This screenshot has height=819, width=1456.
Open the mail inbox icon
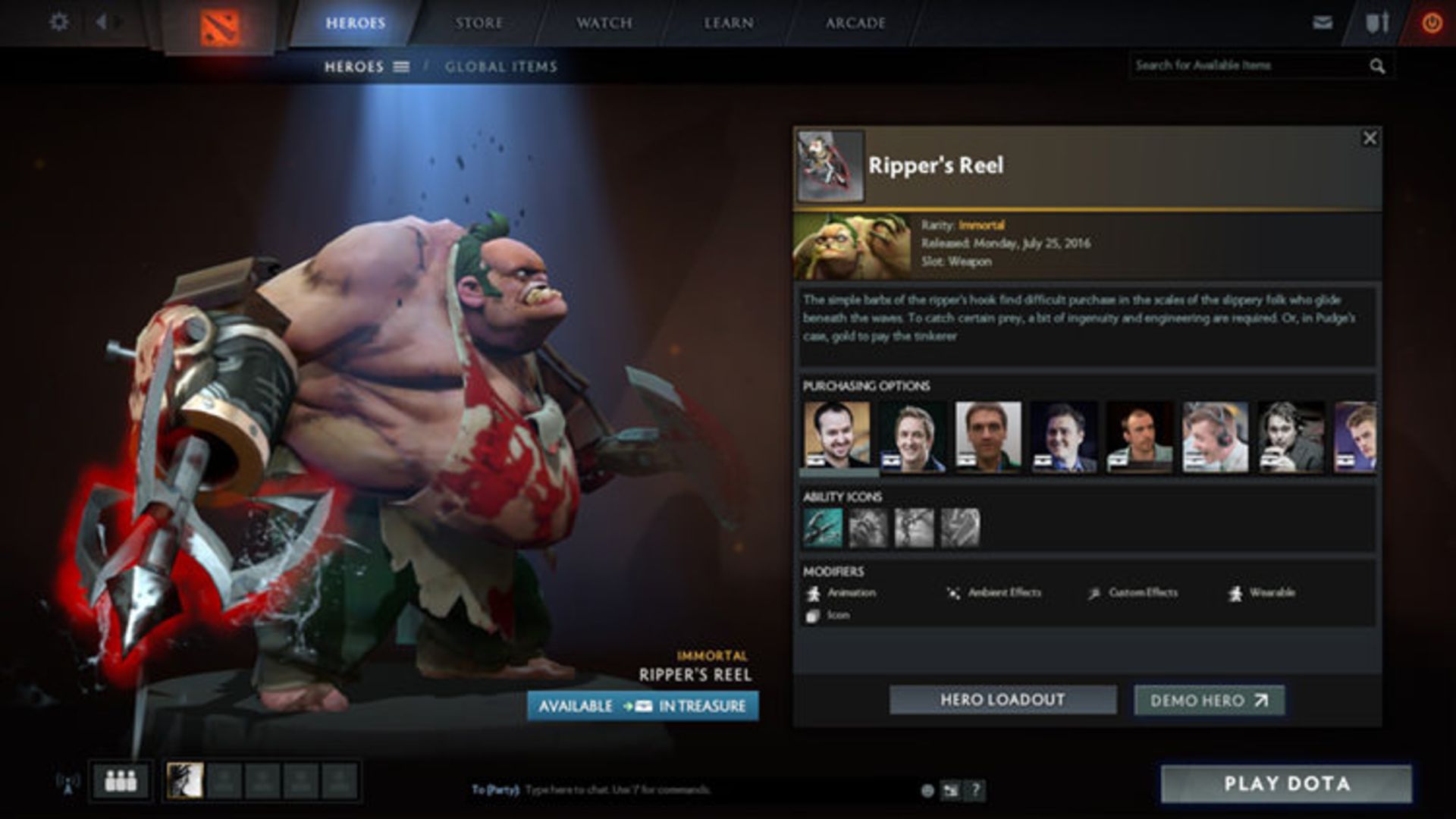[1323, 22]
